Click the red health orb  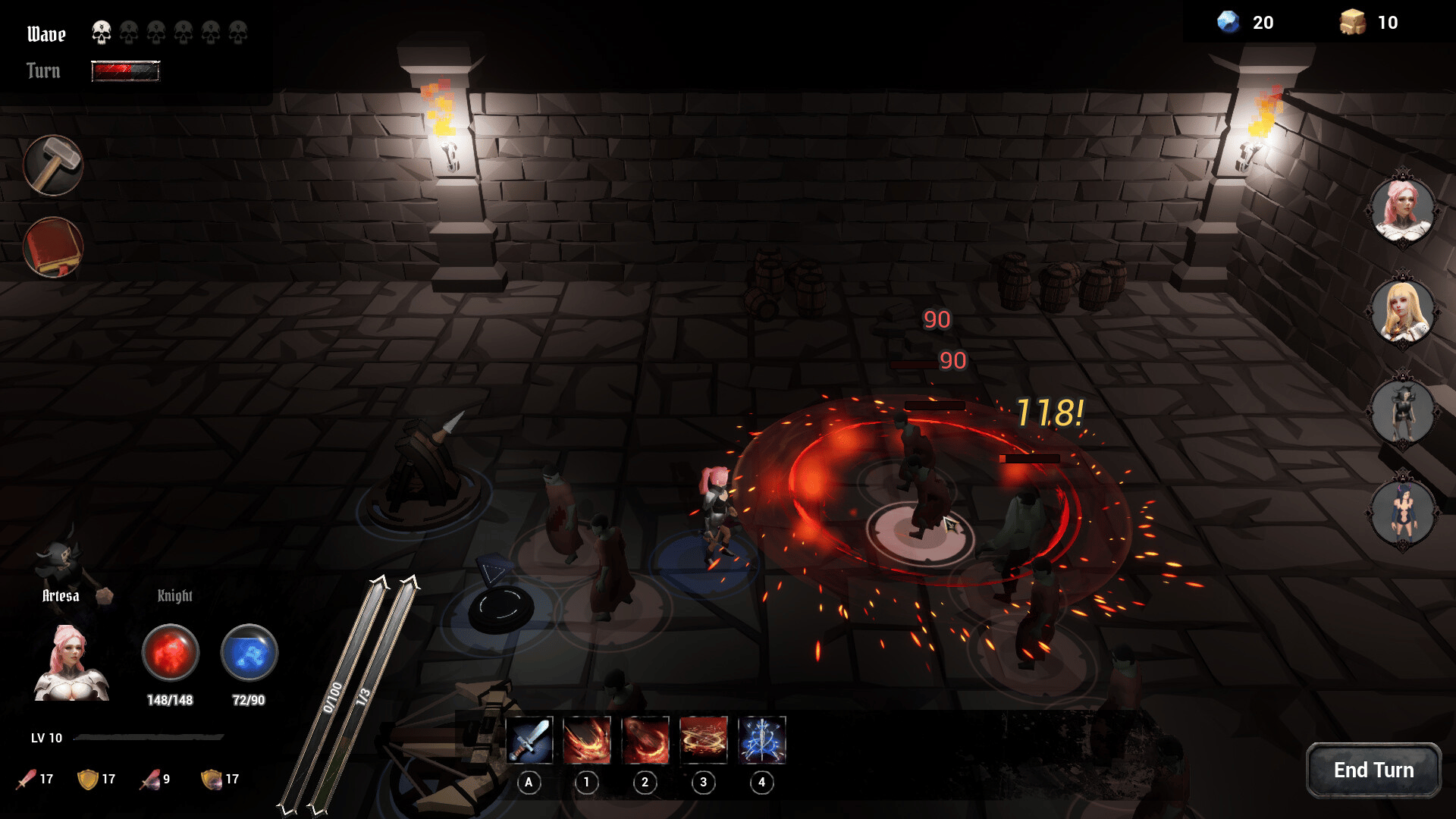(171, 652)
